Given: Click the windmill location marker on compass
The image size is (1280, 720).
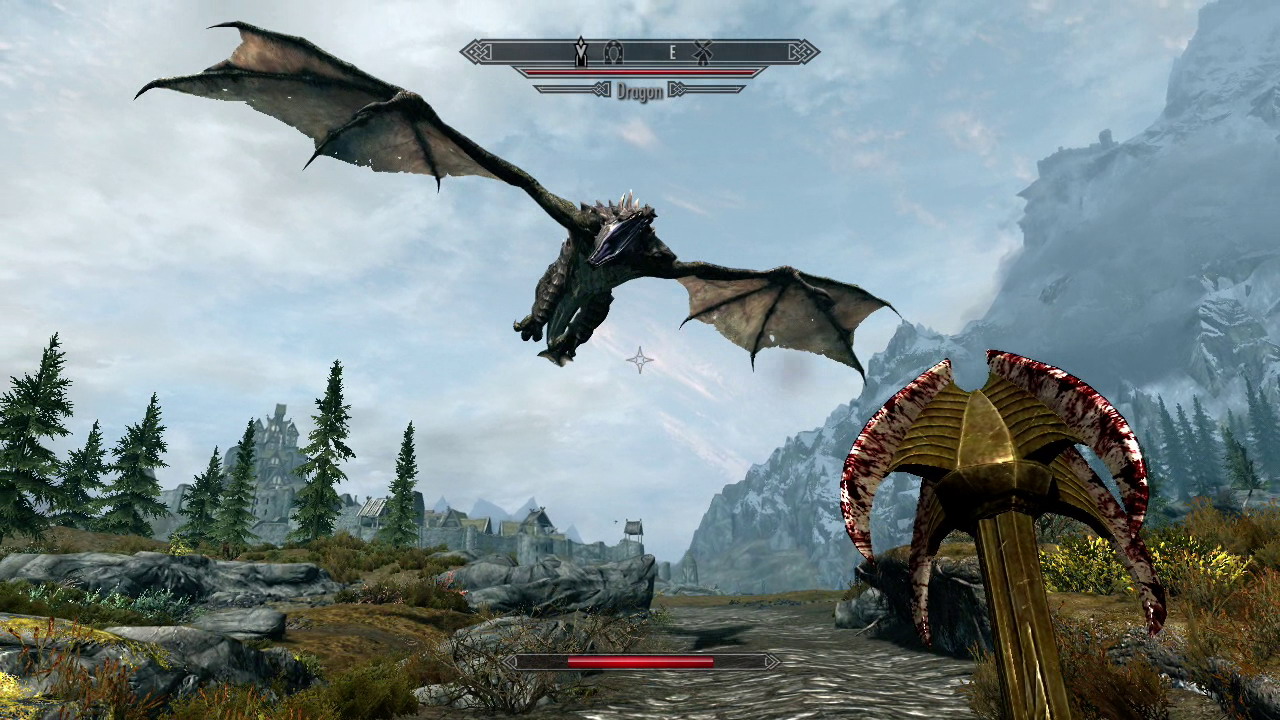Looking at the screenshot, I should [703, 51].
